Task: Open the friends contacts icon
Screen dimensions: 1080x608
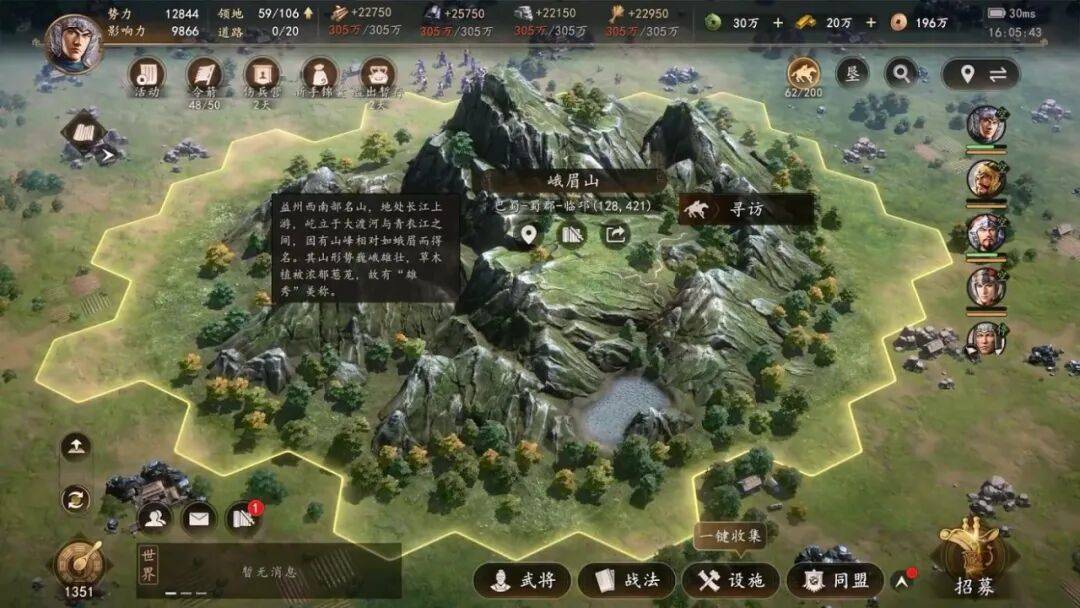Action: pyautogui.click(x=155, y=518)
